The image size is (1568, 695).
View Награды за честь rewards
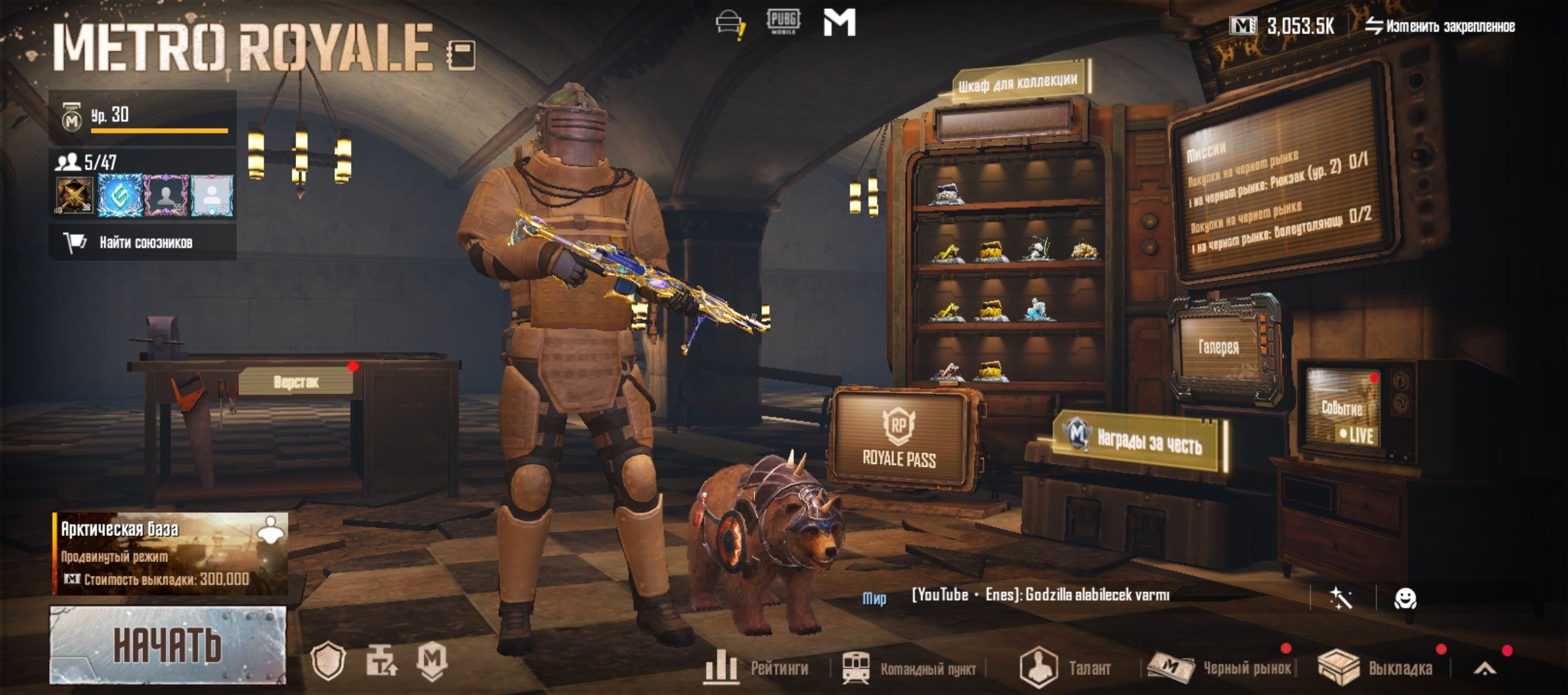pos(1140,441)
